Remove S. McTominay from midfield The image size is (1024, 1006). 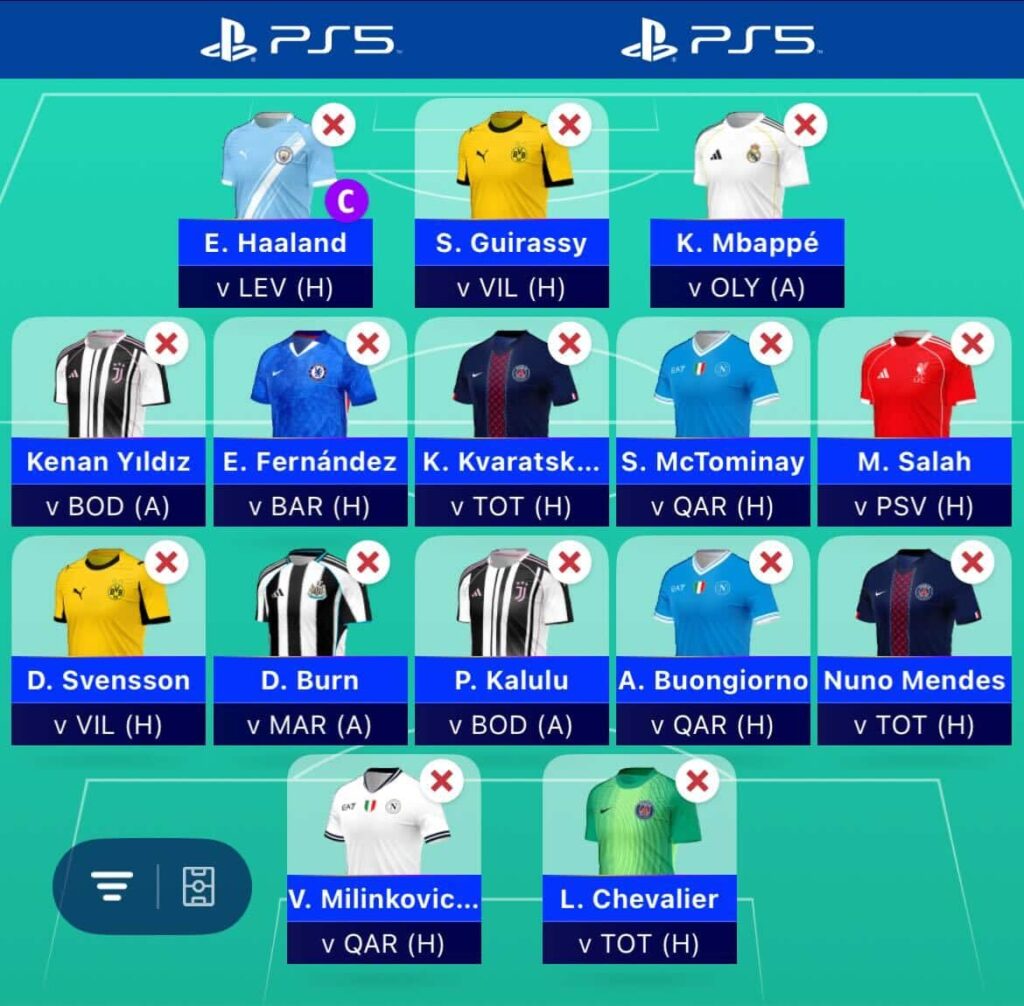click(770, 344)
